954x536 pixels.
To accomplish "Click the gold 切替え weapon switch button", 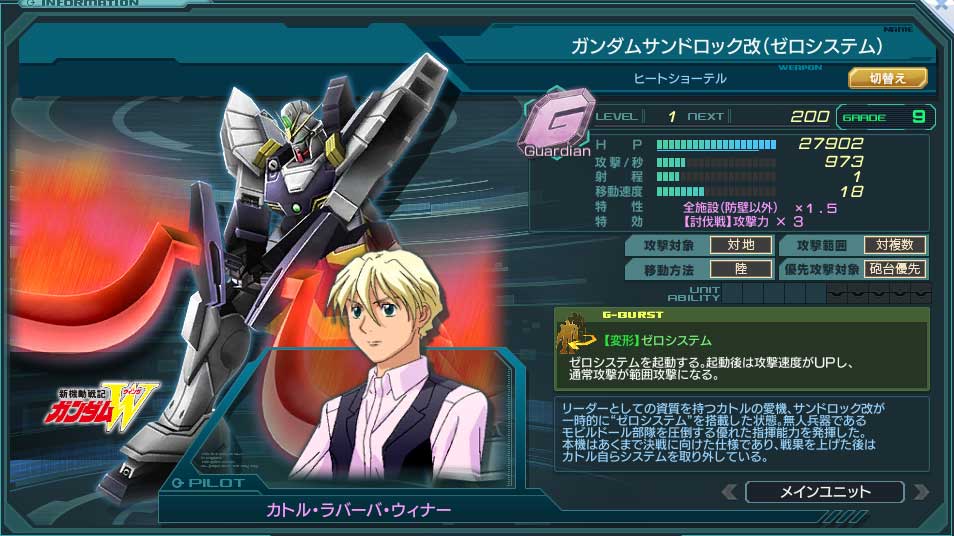I will tap(887, 78).
